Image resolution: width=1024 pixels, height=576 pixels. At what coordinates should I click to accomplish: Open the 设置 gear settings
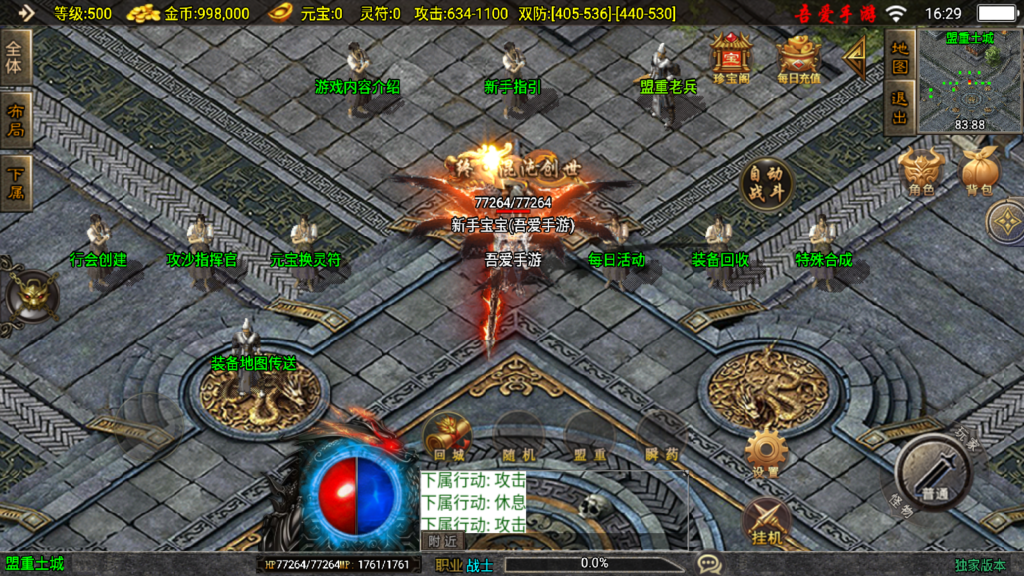[767, 453]
